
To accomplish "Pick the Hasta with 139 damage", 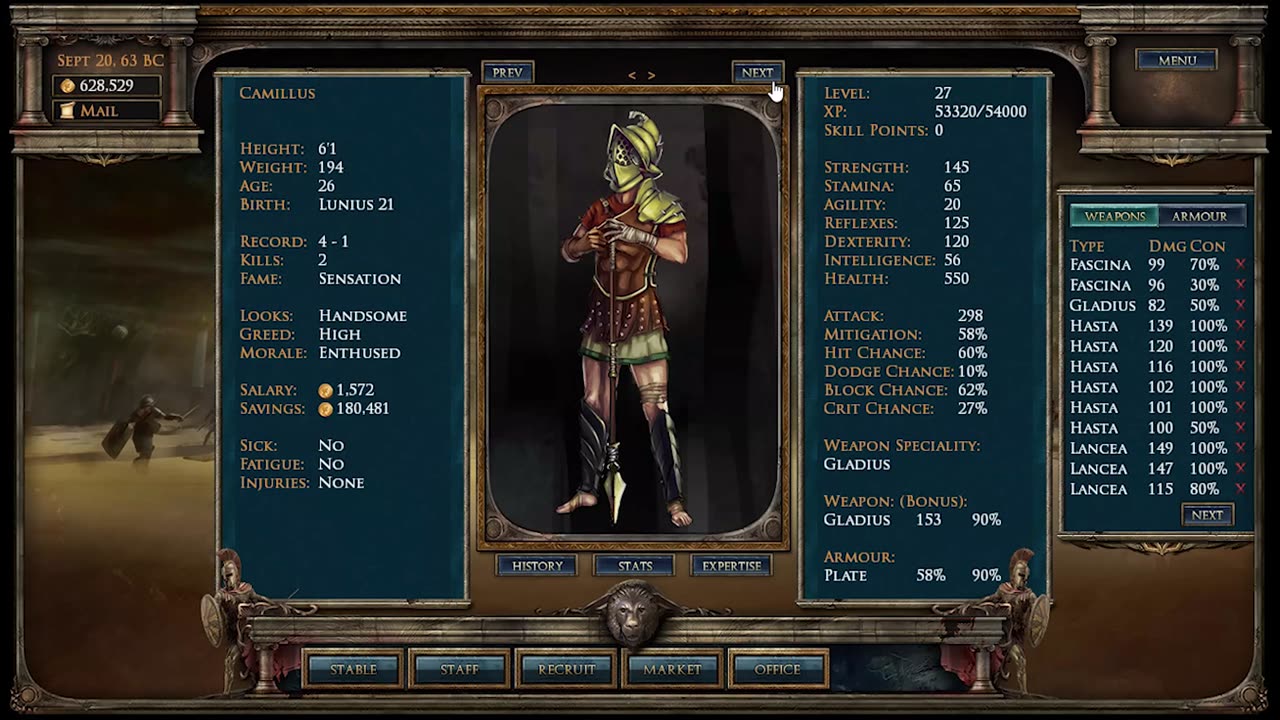I will click(1094, 326).
